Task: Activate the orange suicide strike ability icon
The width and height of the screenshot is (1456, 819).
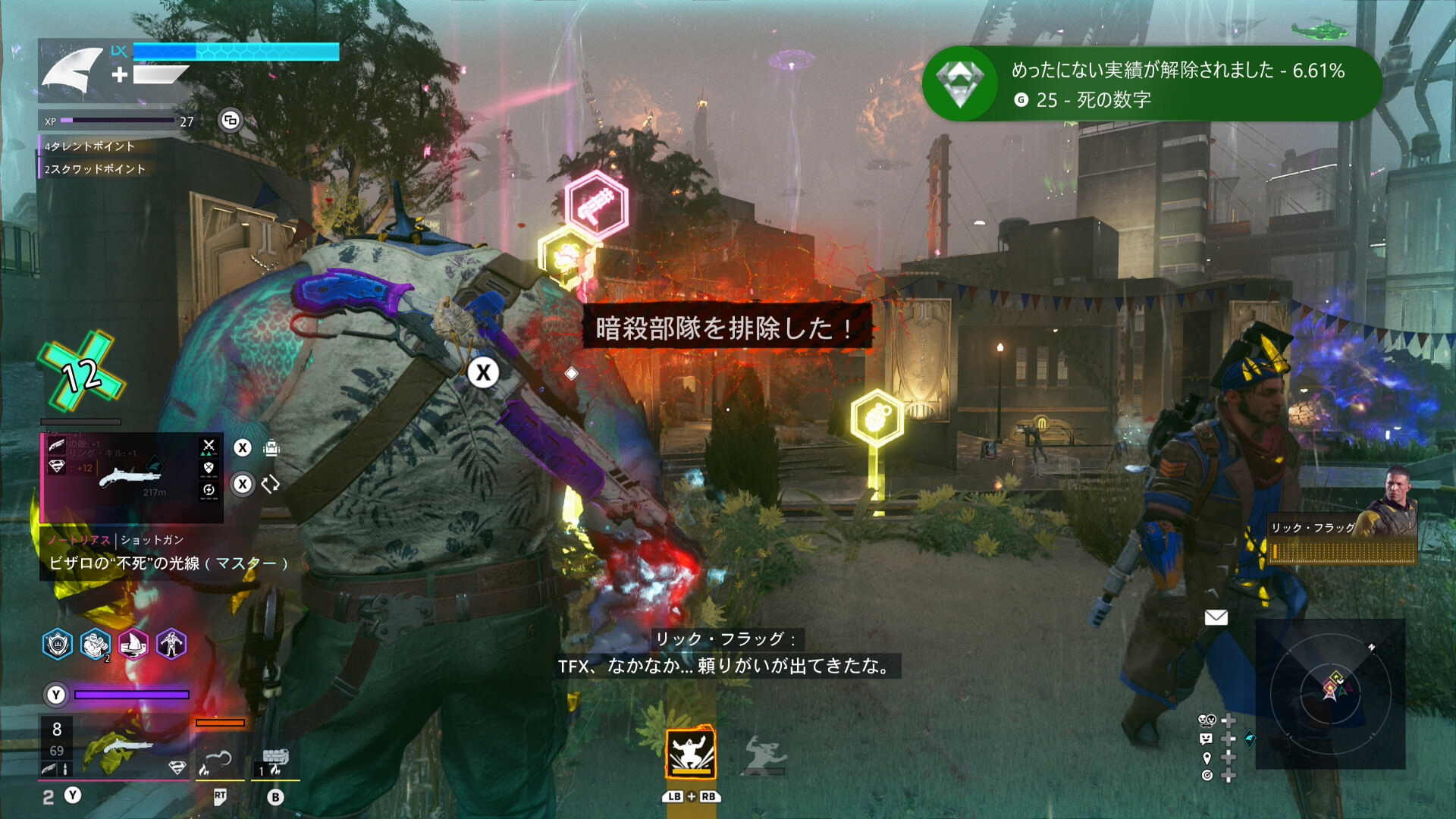Action: click(x=690, y=752)
